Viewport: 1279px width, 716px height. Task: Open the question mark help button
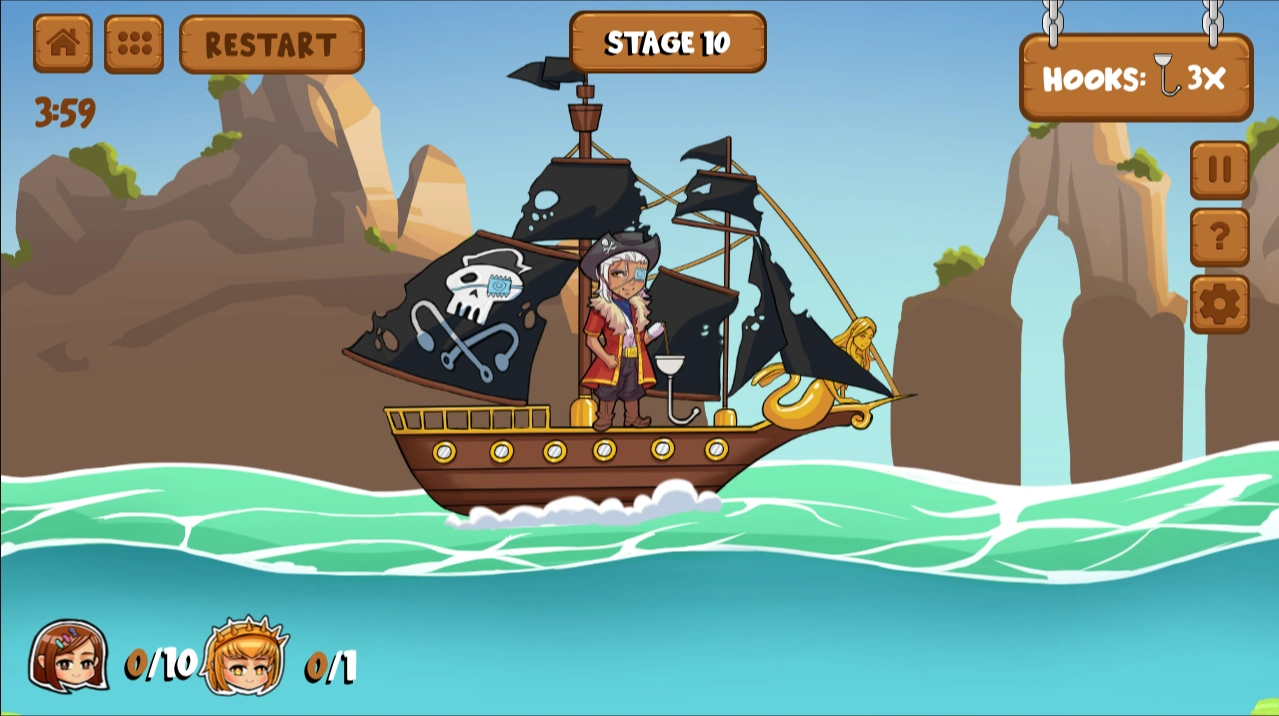[x=1219, y=237]
